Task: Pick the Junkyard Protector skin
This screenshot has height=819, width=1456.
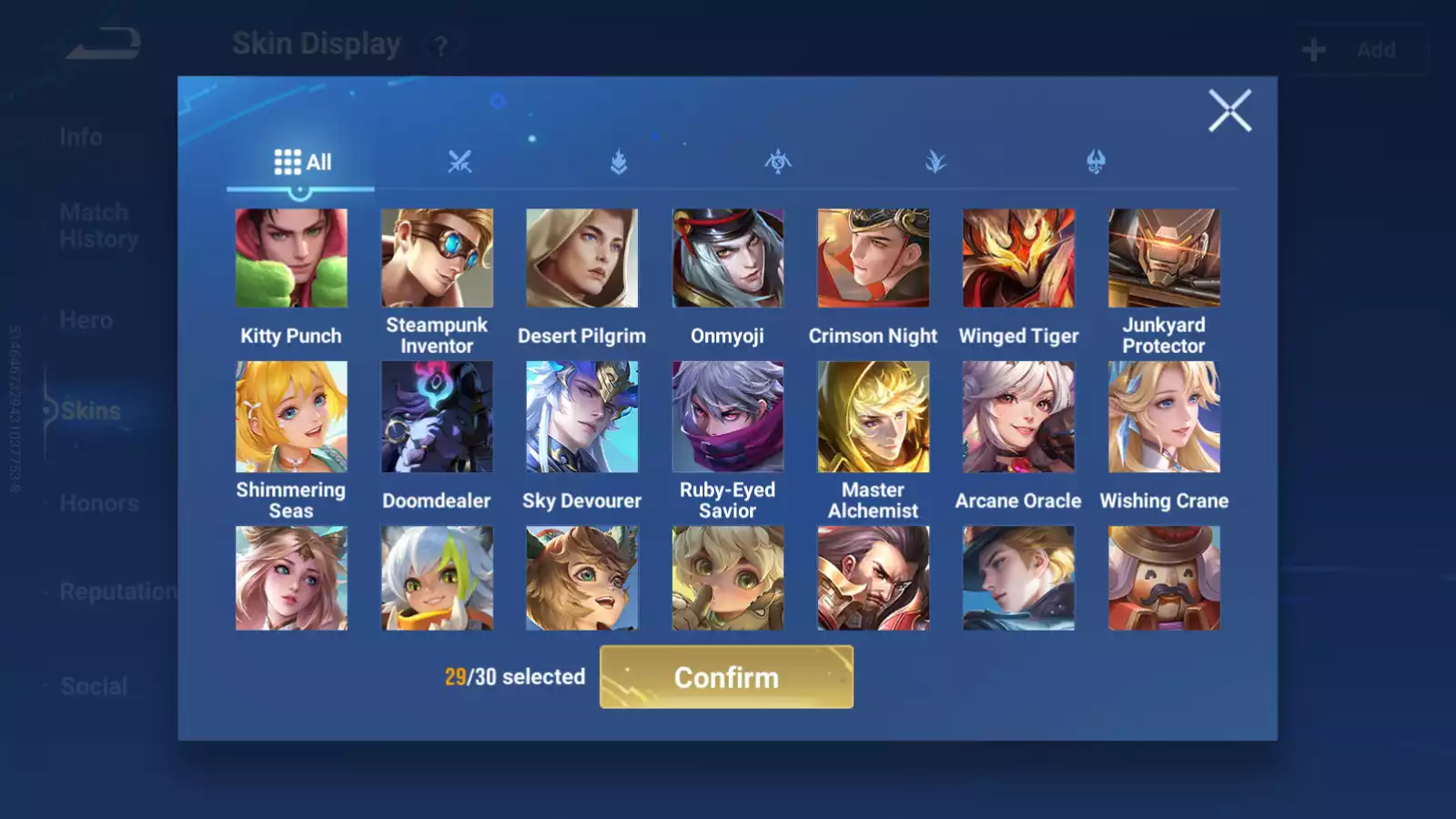Action: coord(1164,258)
